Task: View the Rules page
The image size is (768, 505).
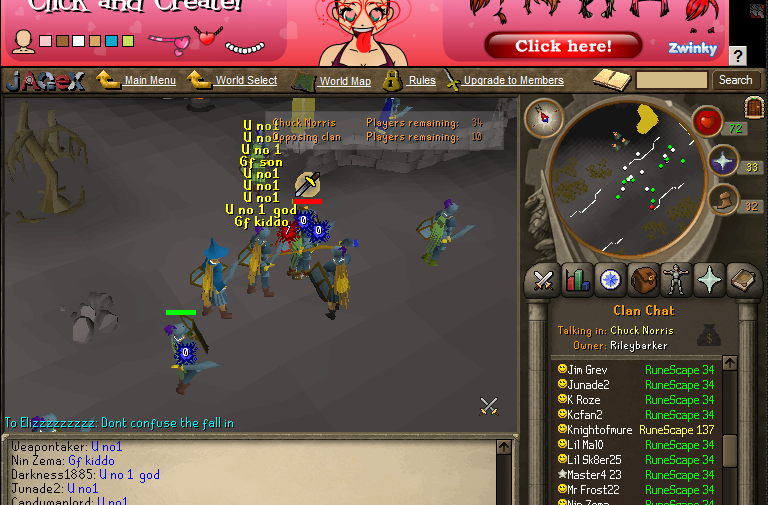Action: point(421,81)
